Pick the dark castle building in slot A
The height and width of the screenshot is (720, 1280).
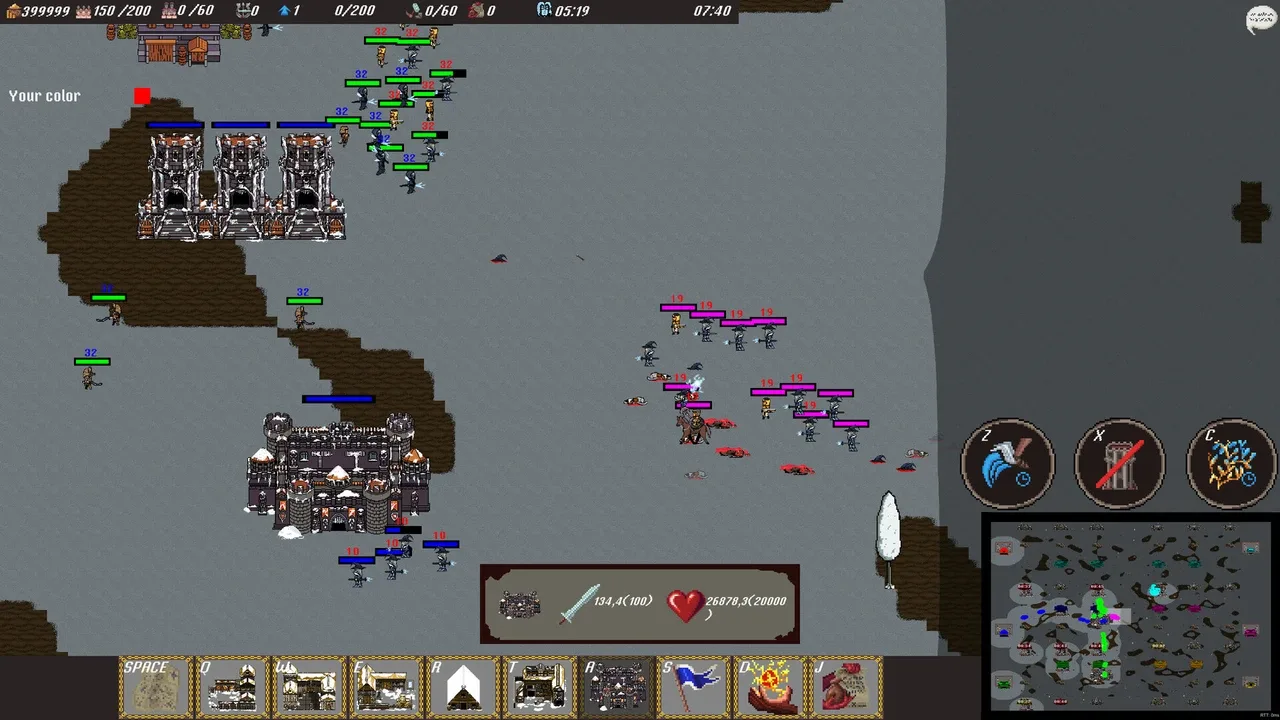coord(617,687)
